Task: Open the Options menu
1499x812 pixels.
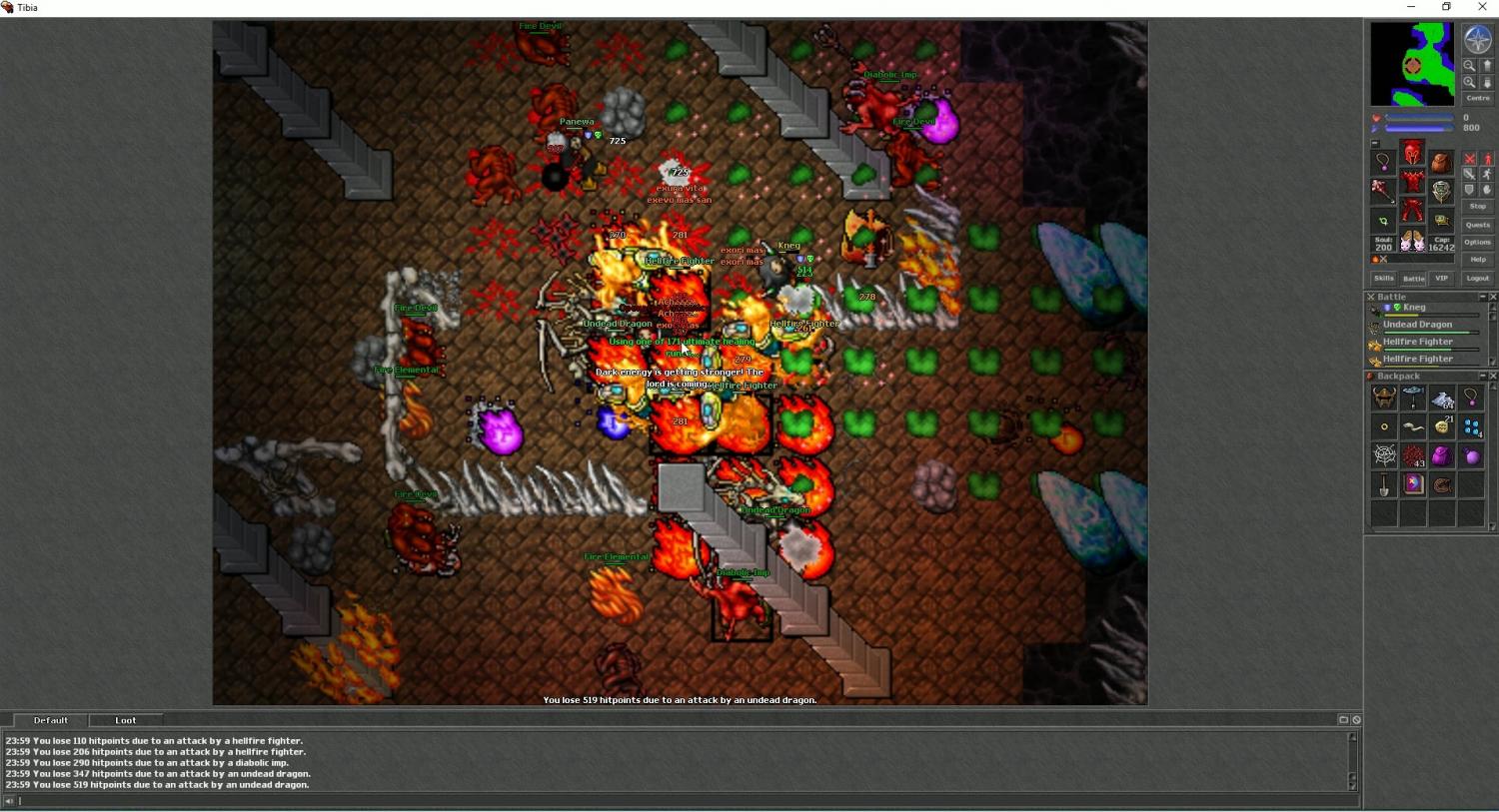Action: click(x=1477, y=242)
